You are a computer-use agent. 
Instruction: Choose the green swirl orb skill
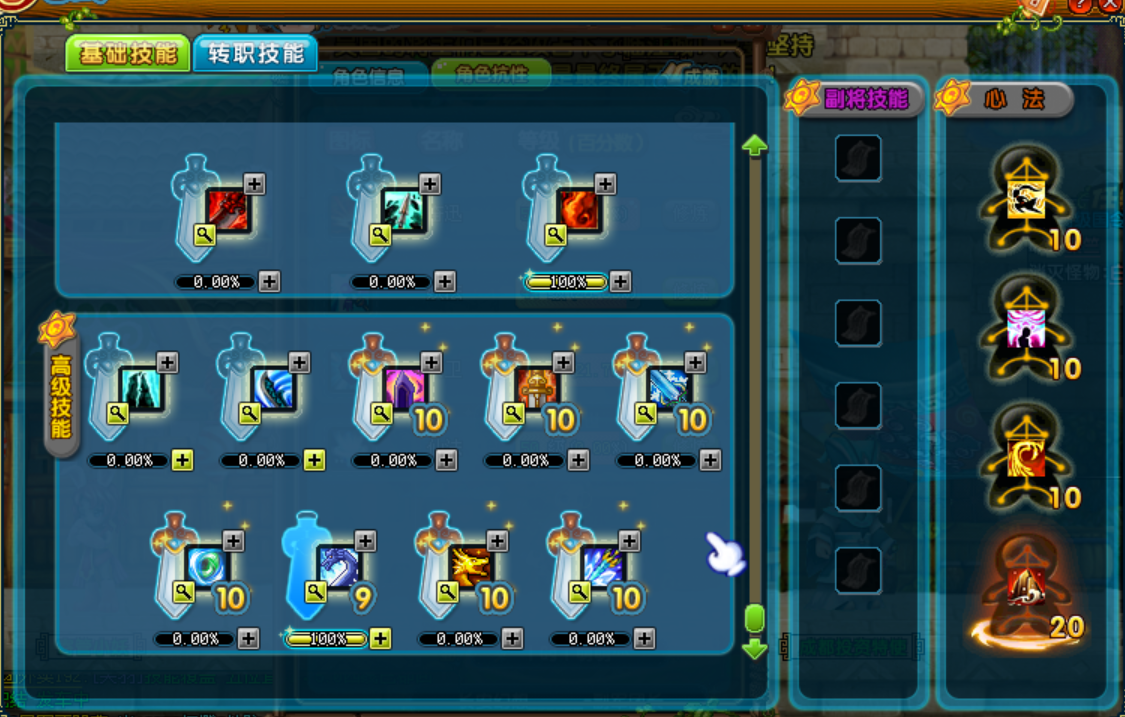point(207,567)
